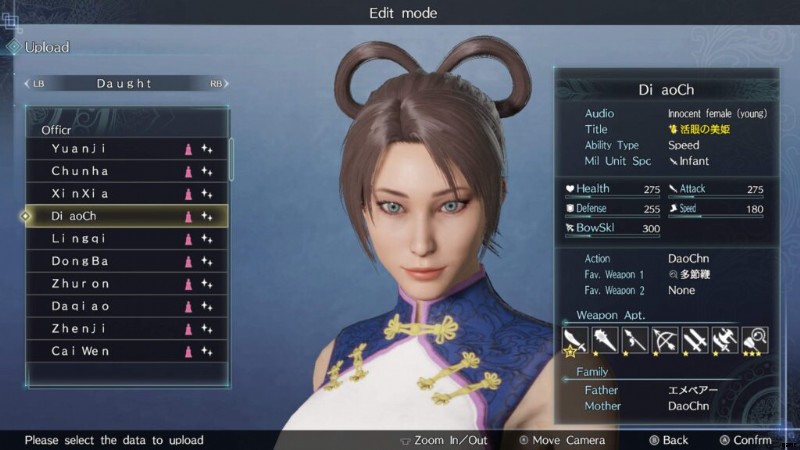Image resolution: width=800 pixels, height=450 pixels.
Task: Select the sword weapon aptitude icon
Action: (575, 340)
